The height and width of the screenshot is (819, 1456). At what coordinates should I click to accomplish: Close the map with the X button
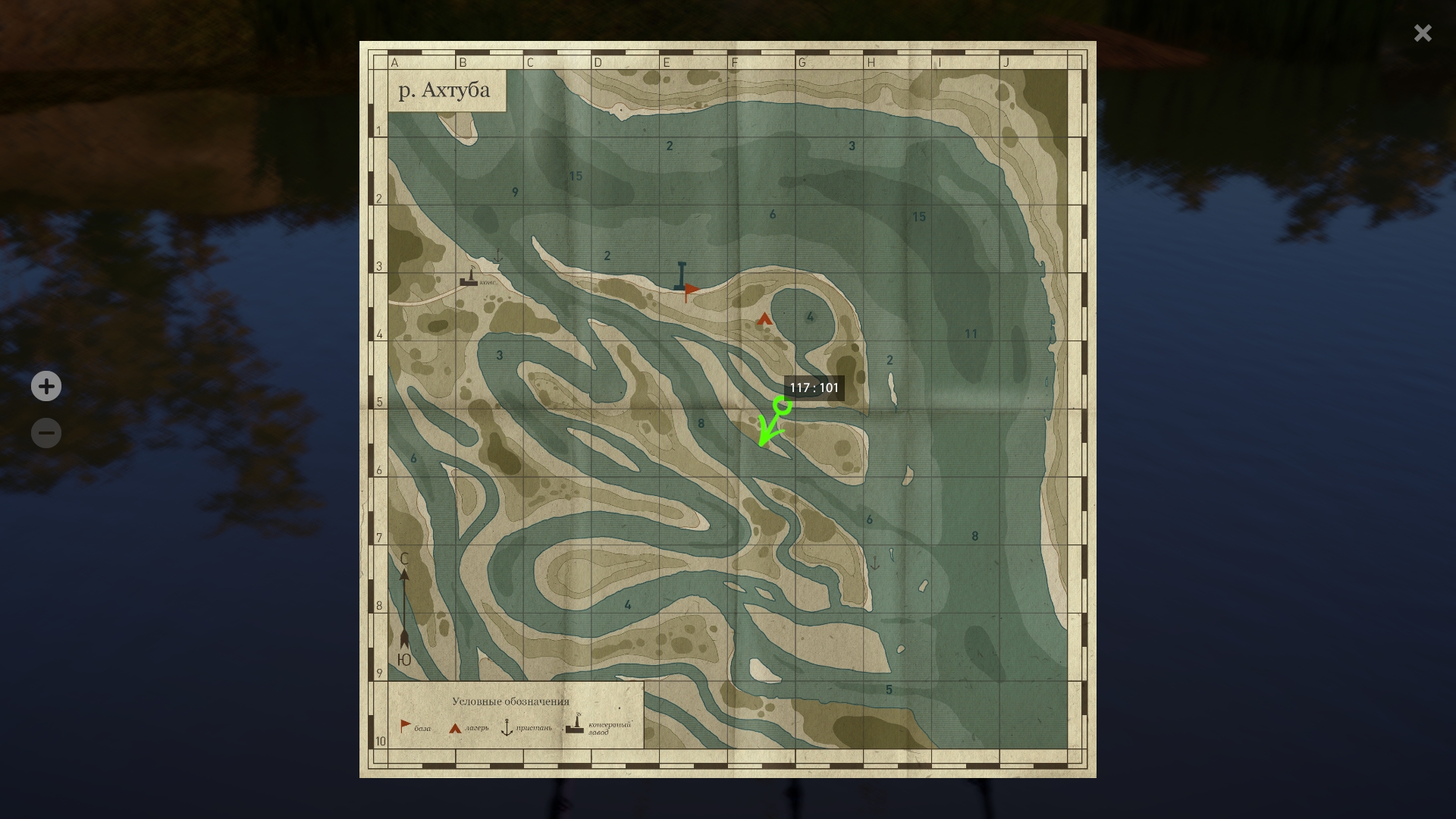click(x=1422, y=33)
